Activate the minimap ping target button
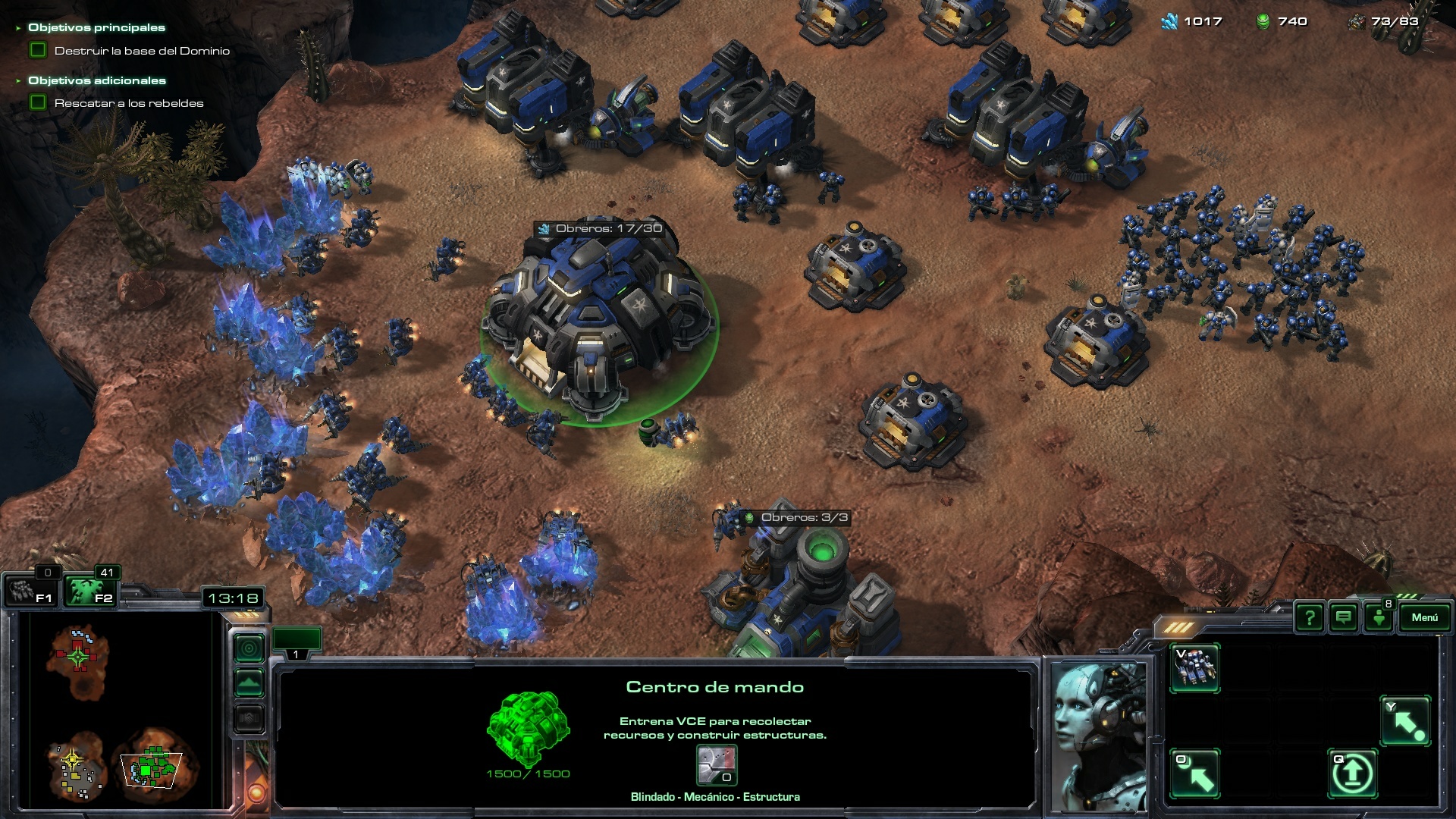 tap(249, 648)
